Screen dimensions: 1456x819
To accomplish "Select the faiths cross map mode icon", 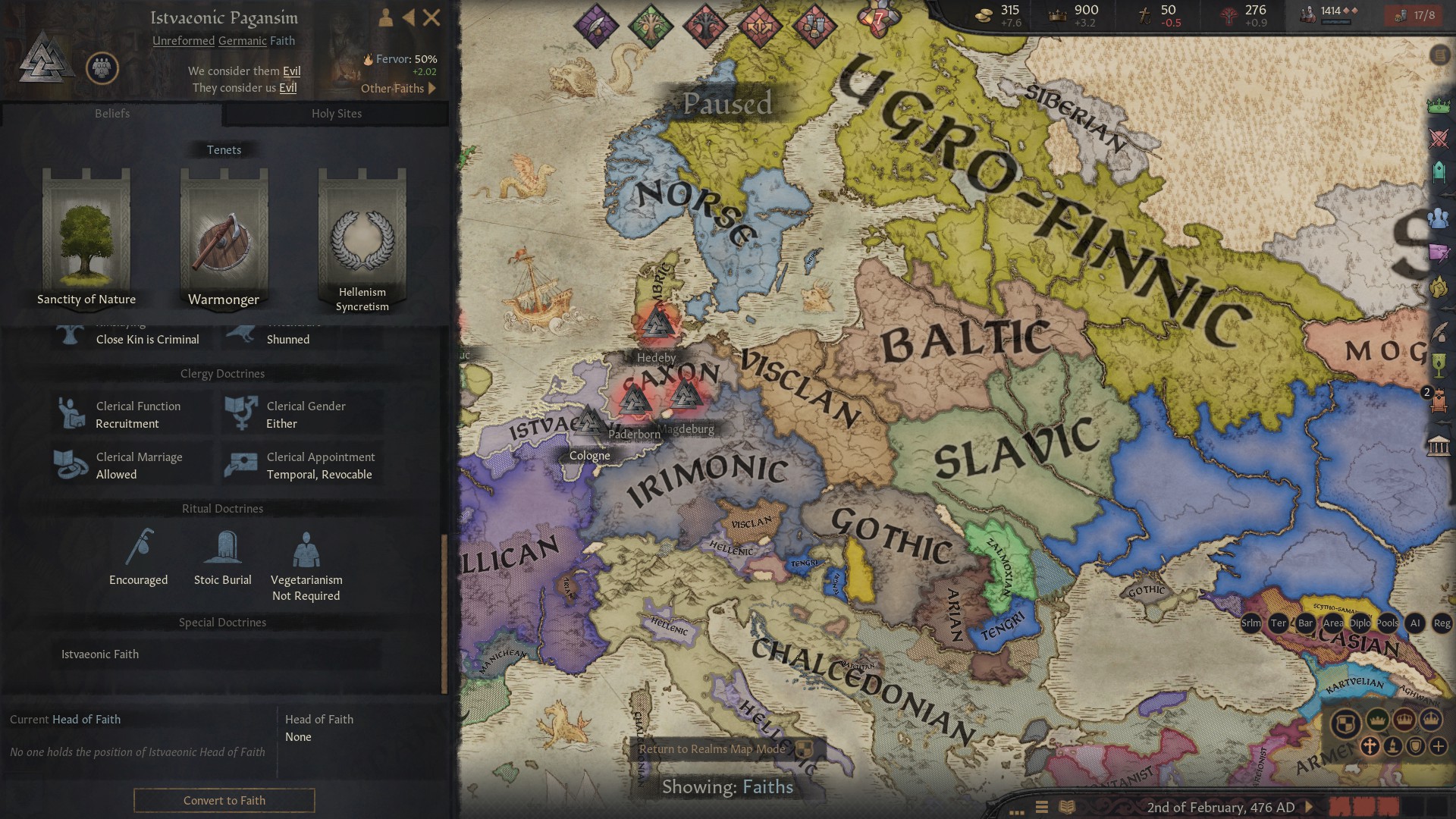I will 1370,746.
